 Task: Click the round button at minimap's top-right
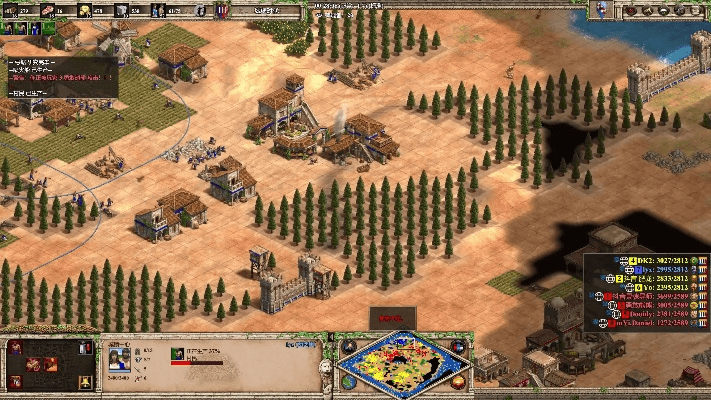click(x=460, y=346)
